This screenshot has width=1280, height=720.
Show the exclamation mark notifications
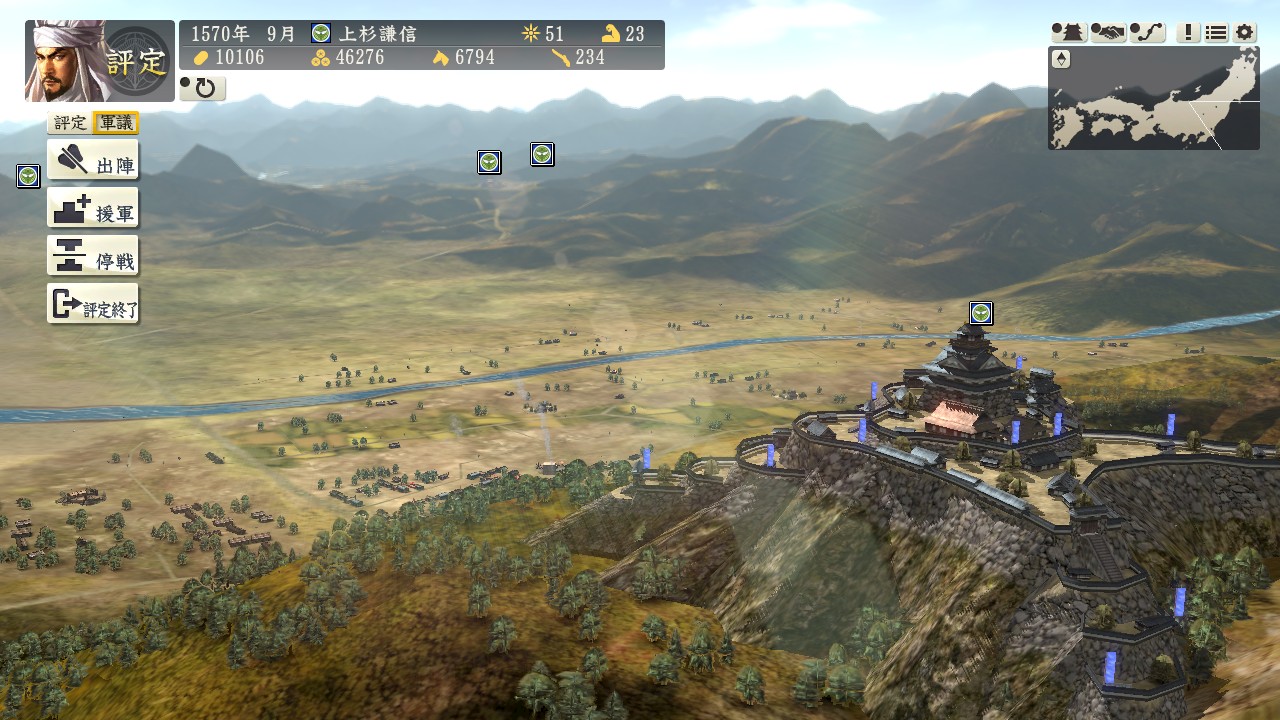(x=1188, y=32)
